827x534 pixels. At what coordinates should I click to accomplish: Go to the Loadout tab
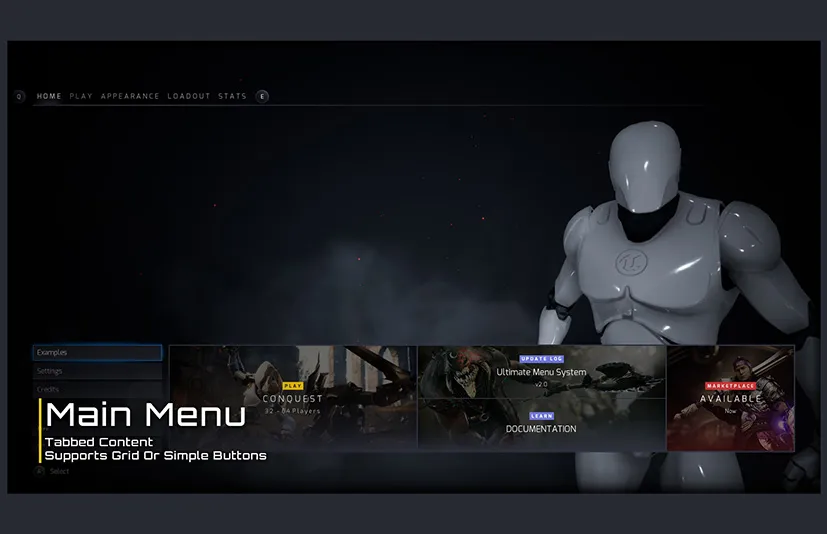[x=189, y=96]
